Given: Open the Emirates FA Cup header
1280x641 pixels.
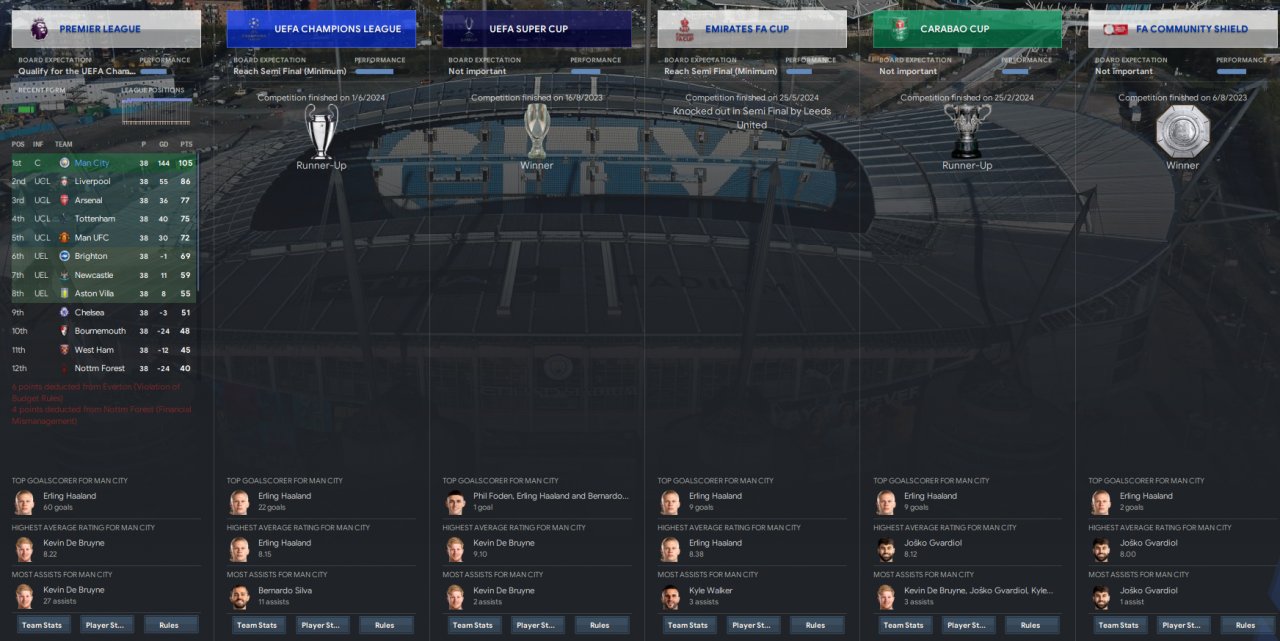Looking at the screenshot, I should (x=752, y=29).
